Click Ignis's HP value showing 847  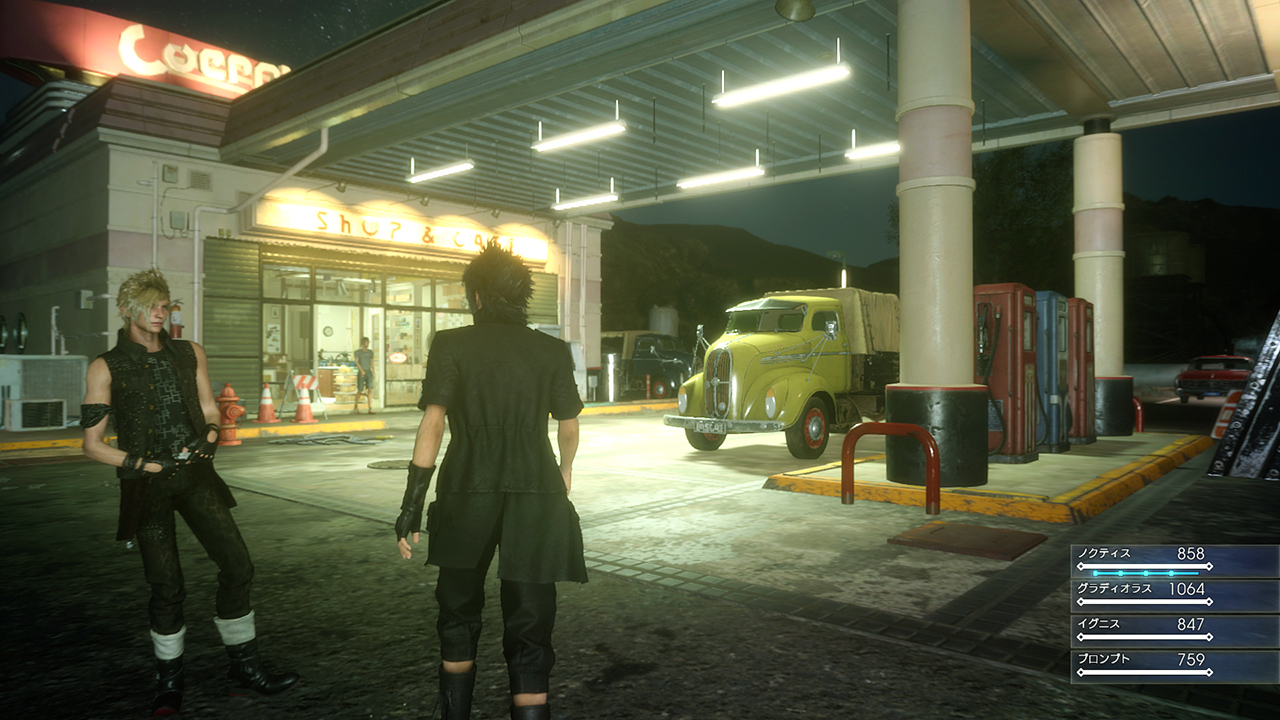[x=1191, y=624]
